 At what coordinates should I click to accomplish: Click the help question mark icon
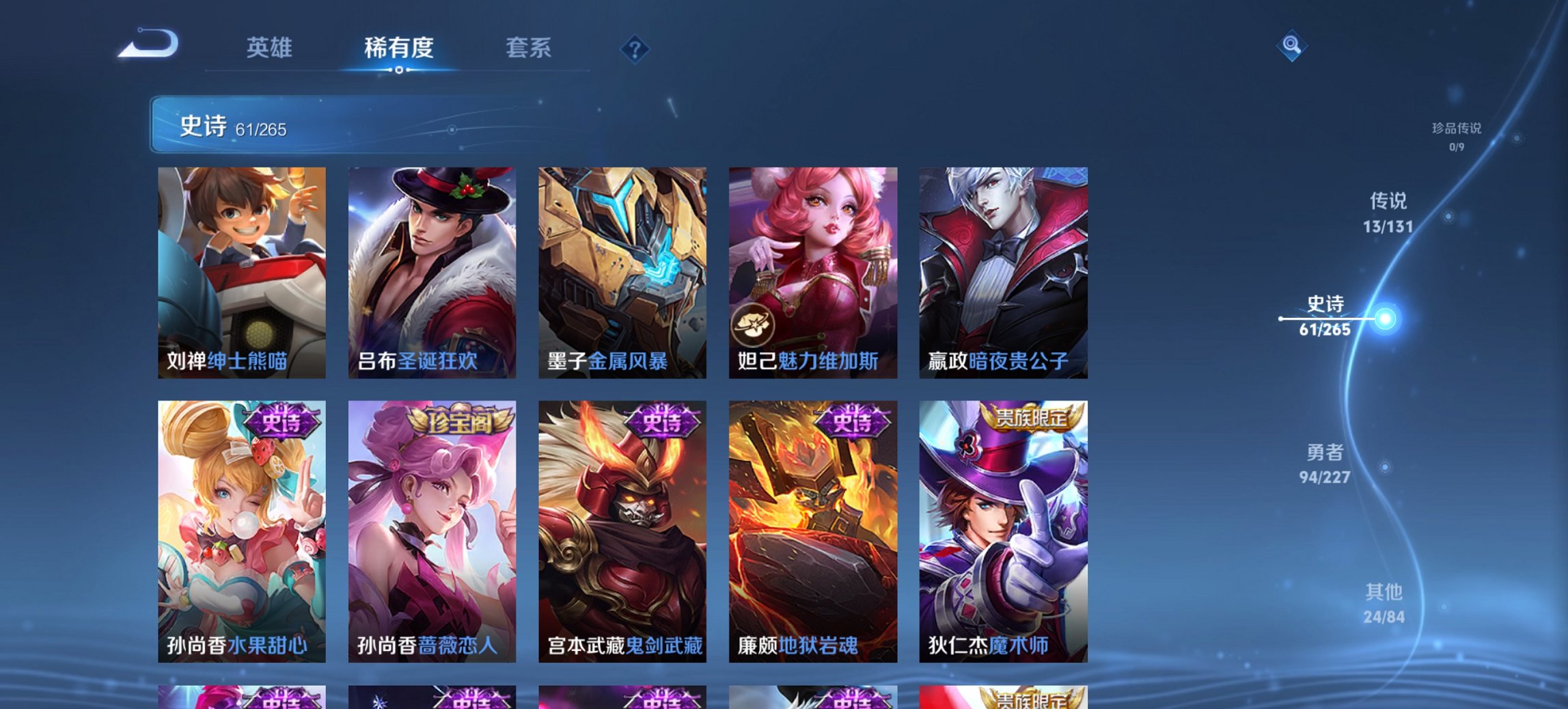click(x=635, y=49)
